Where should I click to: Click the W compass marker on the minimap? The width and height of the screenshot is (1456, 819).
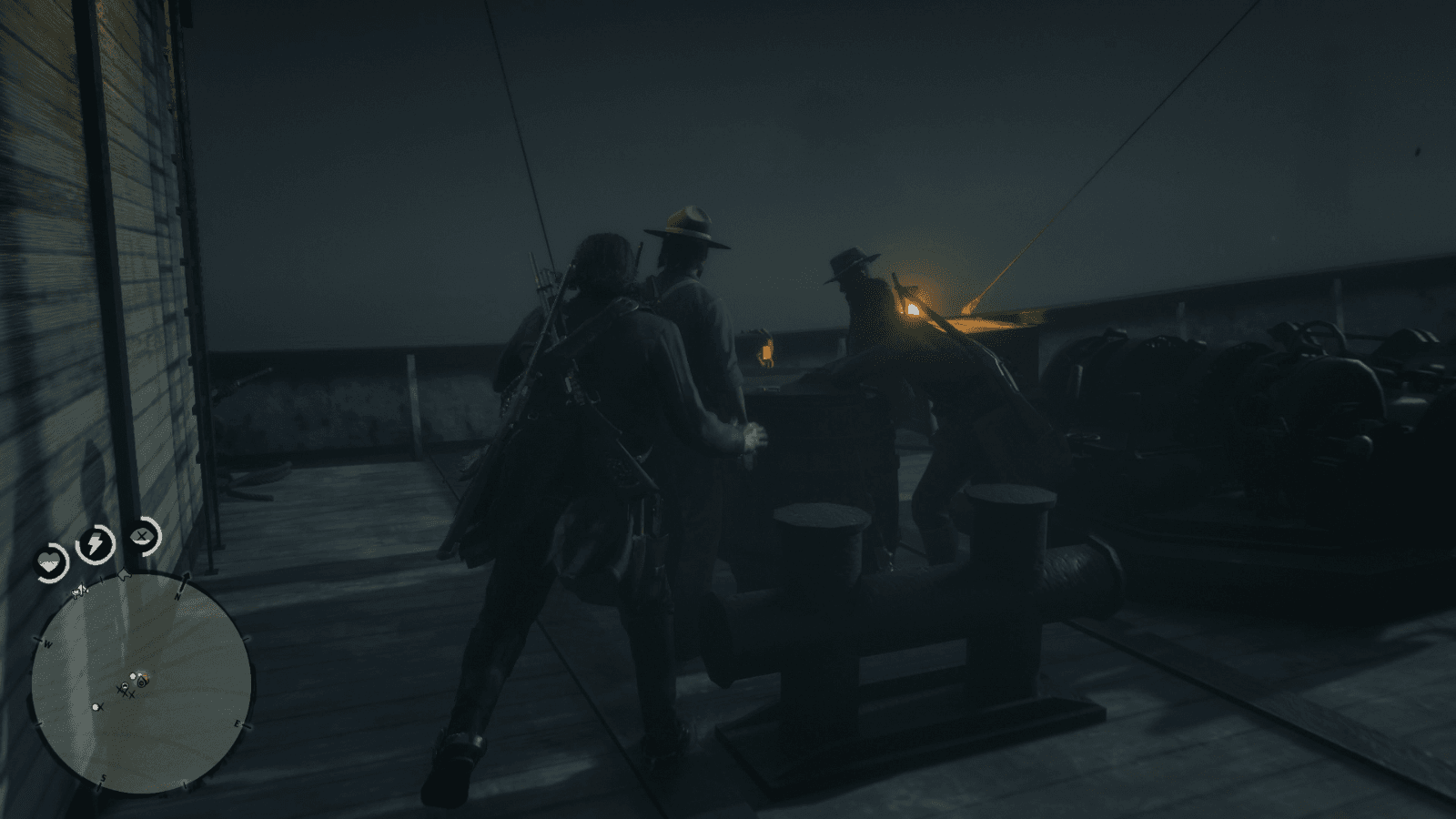point(47,642)
